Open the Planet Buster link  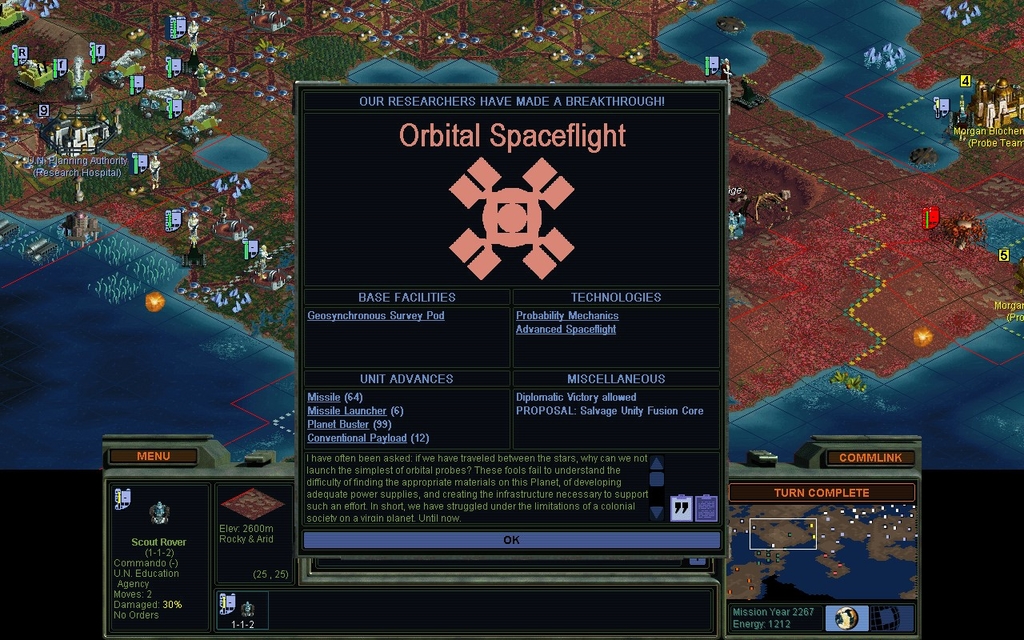338,425
